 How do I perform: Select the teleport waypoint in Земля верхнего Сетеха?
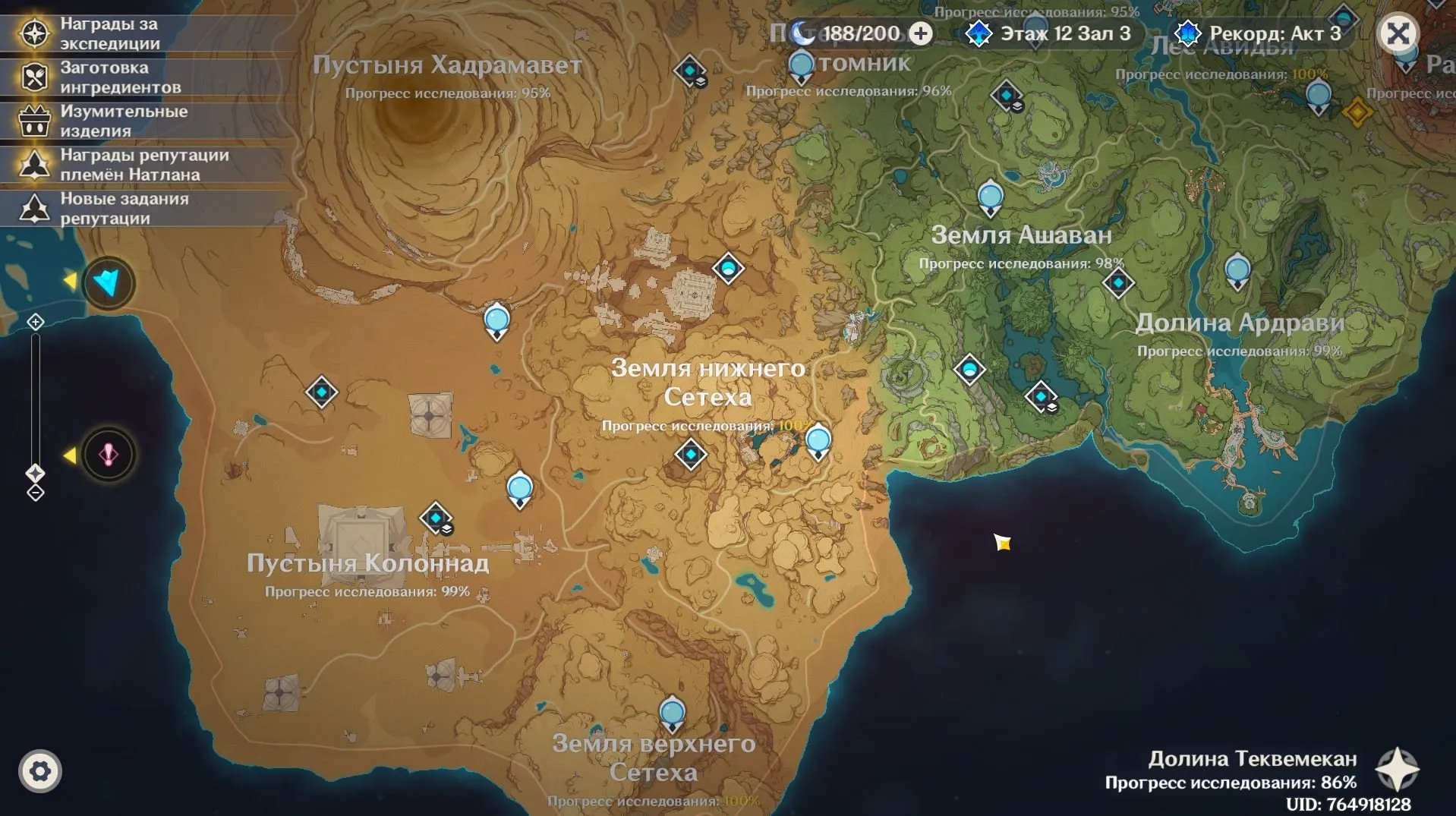[x=671, y=712]
